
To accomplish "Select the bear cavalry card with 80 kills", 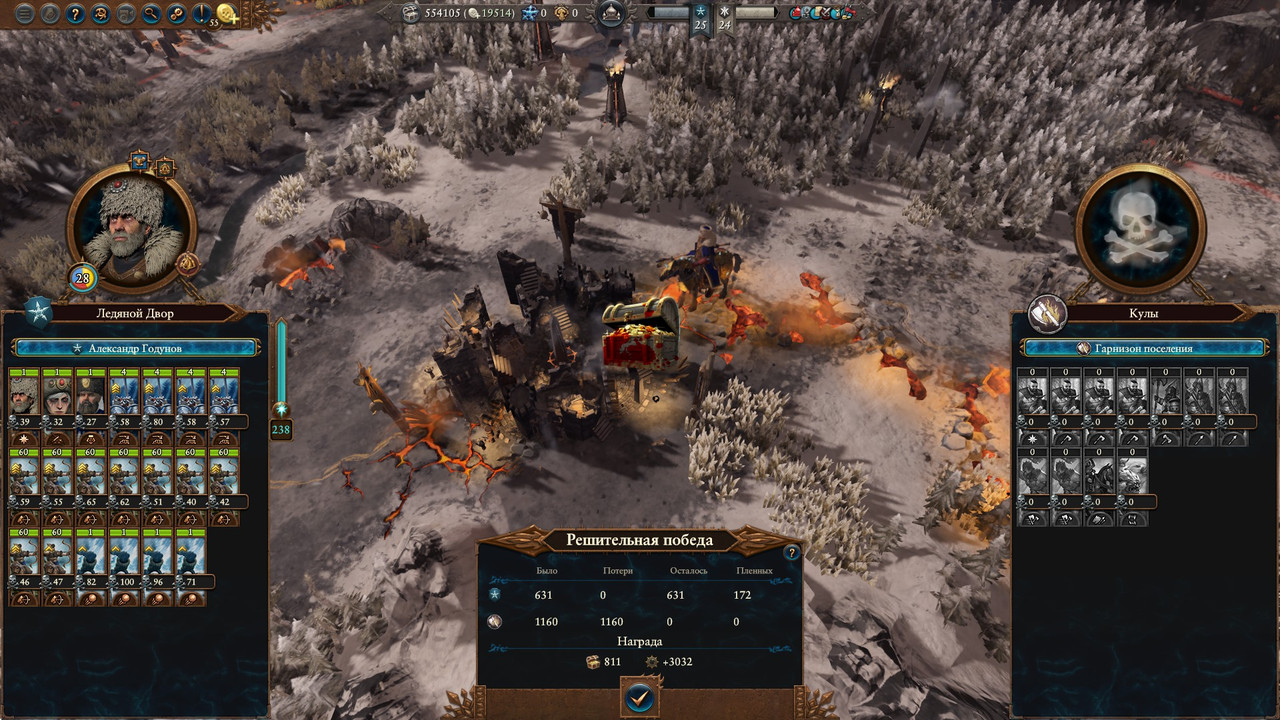I will 158,395.
